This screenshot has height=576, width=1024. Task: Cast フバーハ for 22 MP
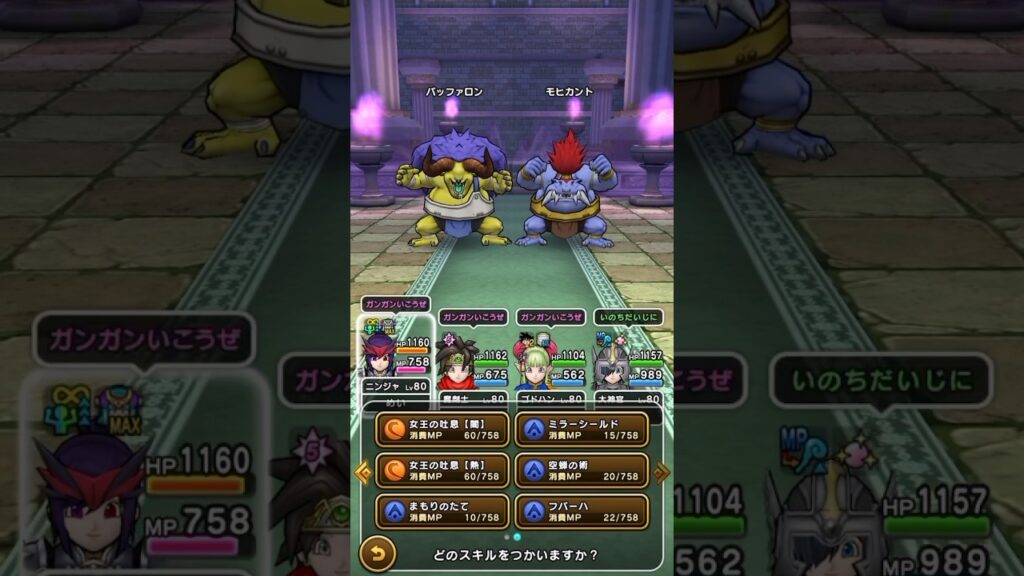point(581,510)
